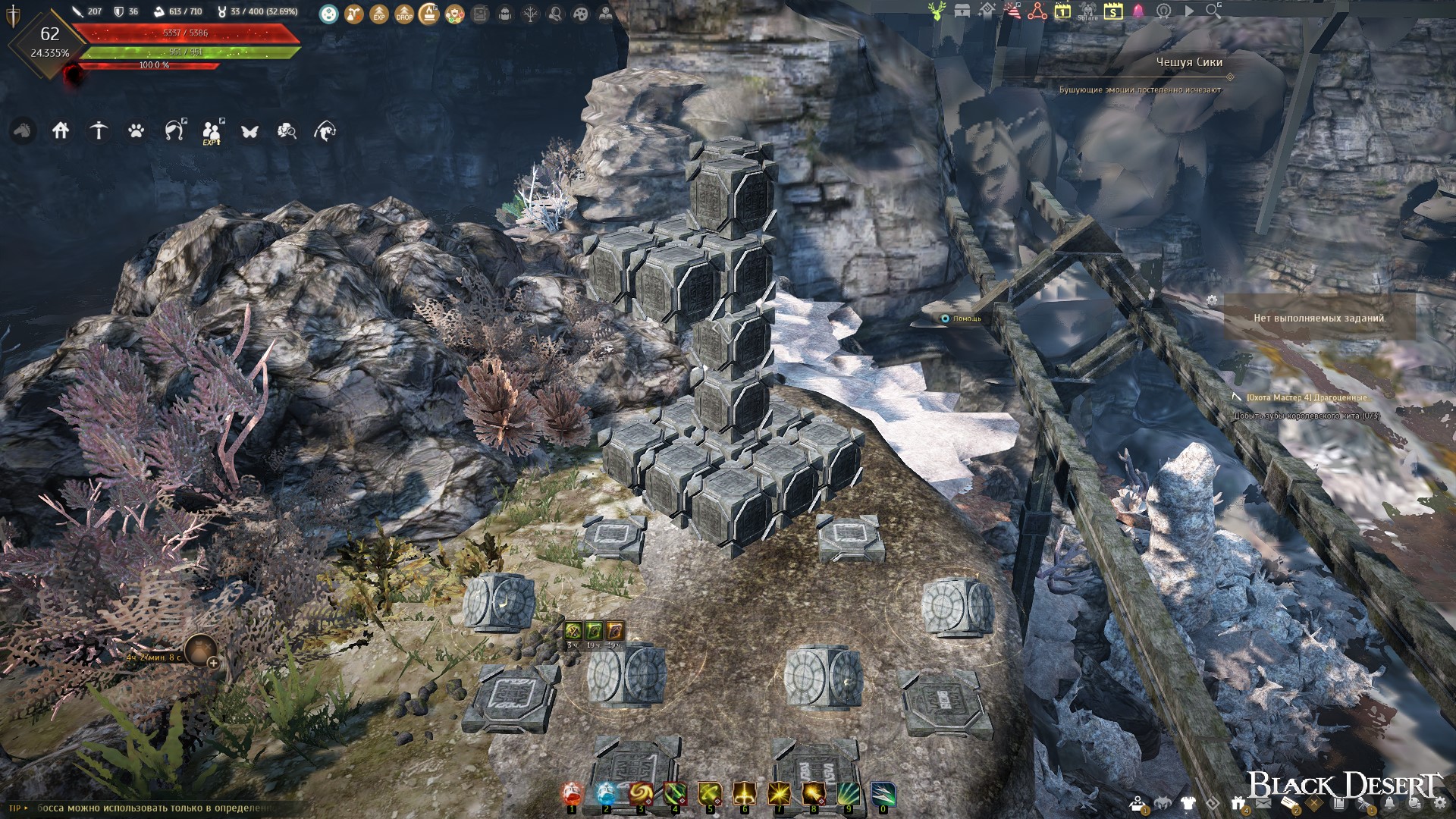This screenshot has height=819, width=1456.
Task: Use the red health potion in slot 1
Action: tap(573, 795)
